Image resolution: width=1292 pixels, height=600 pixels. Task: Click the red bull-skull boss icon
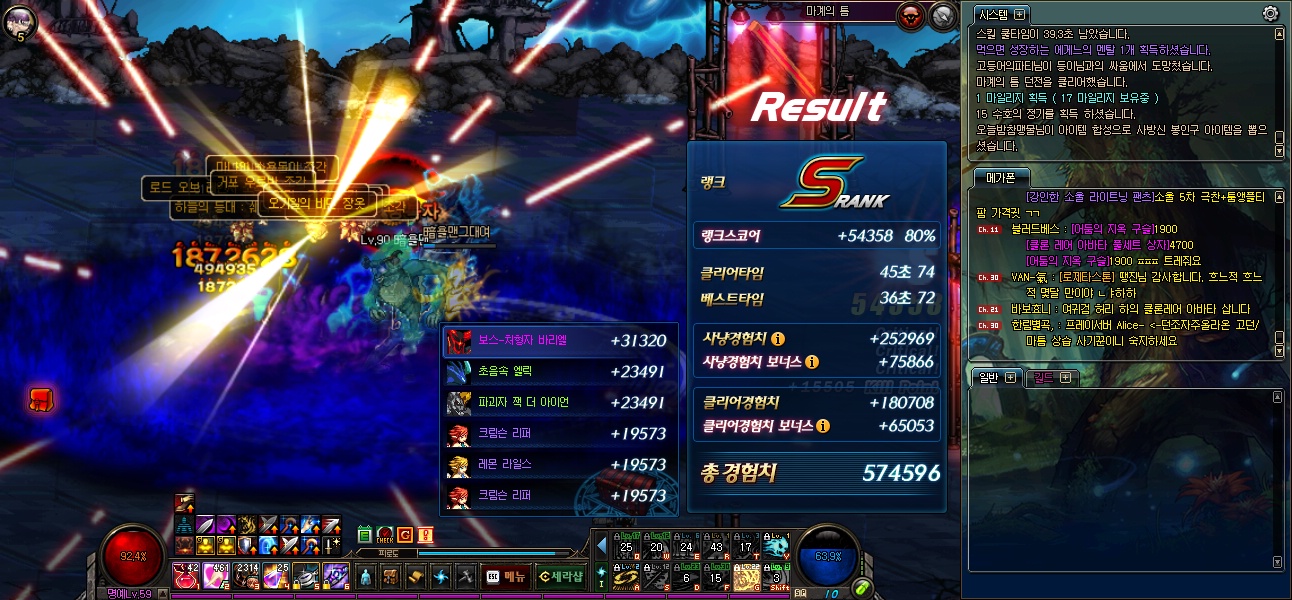tap(911, 15)
